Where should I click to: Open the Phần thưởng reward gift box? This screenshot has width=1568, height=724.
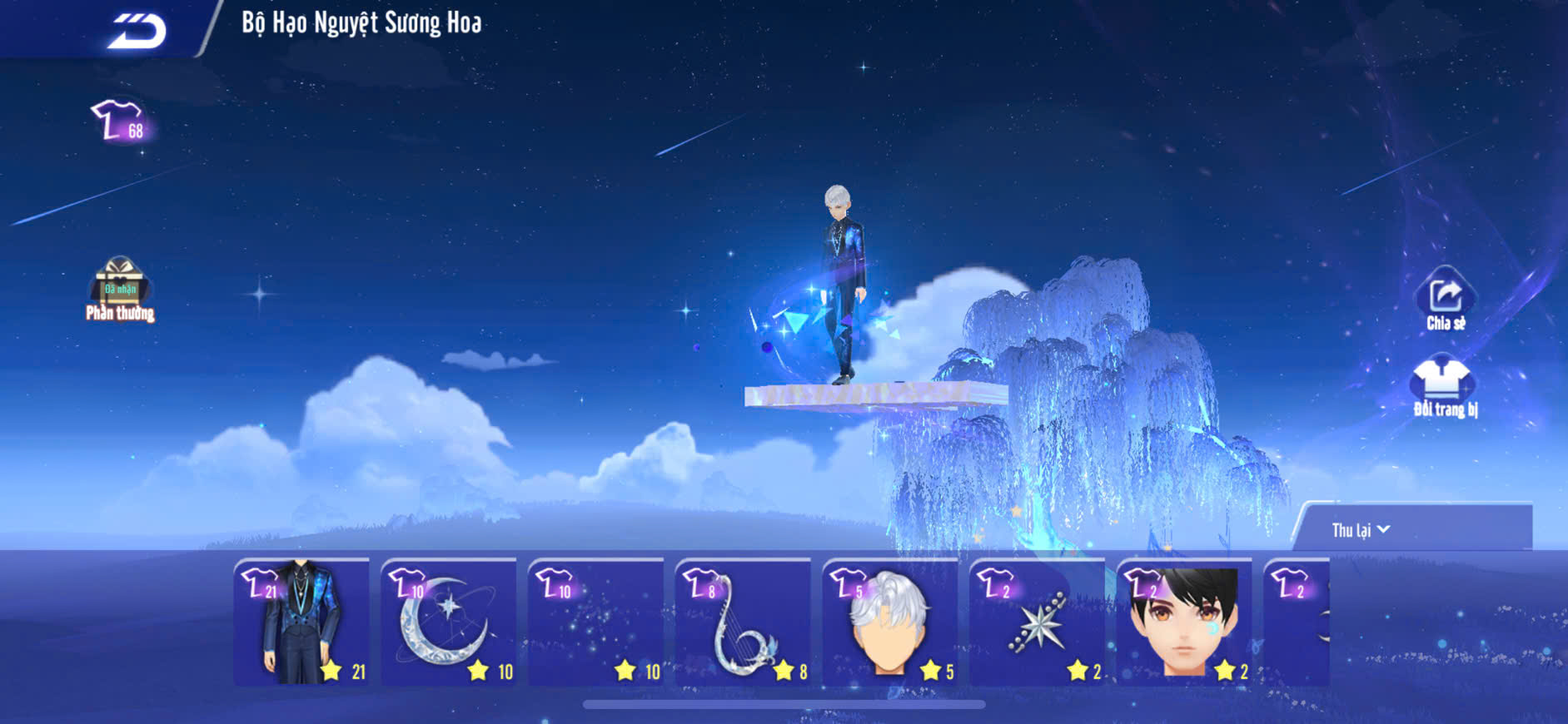(120, 287)
